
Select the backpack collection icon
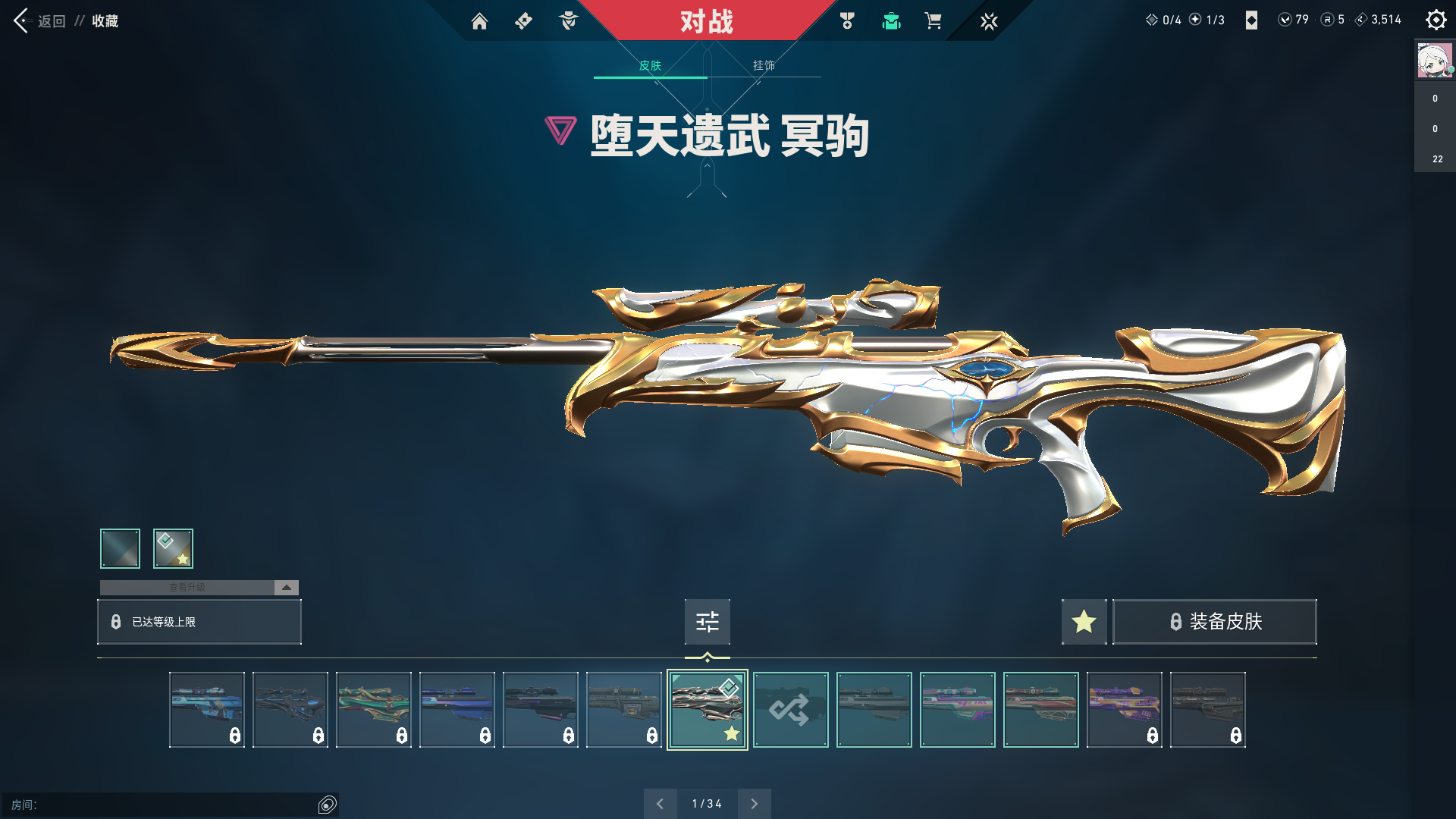tap(891, 21)
